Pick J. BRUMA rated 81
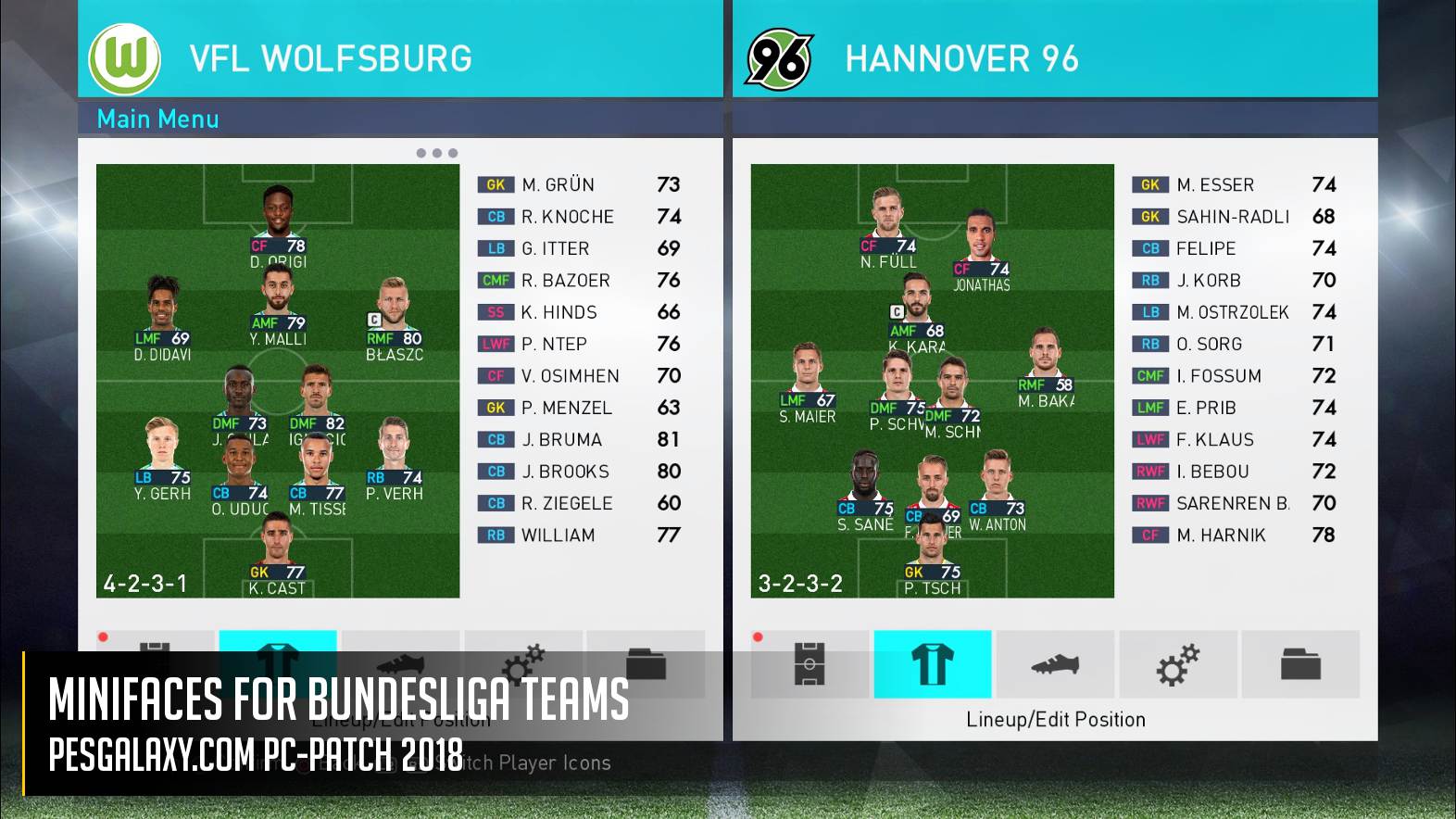 (578, 439)
